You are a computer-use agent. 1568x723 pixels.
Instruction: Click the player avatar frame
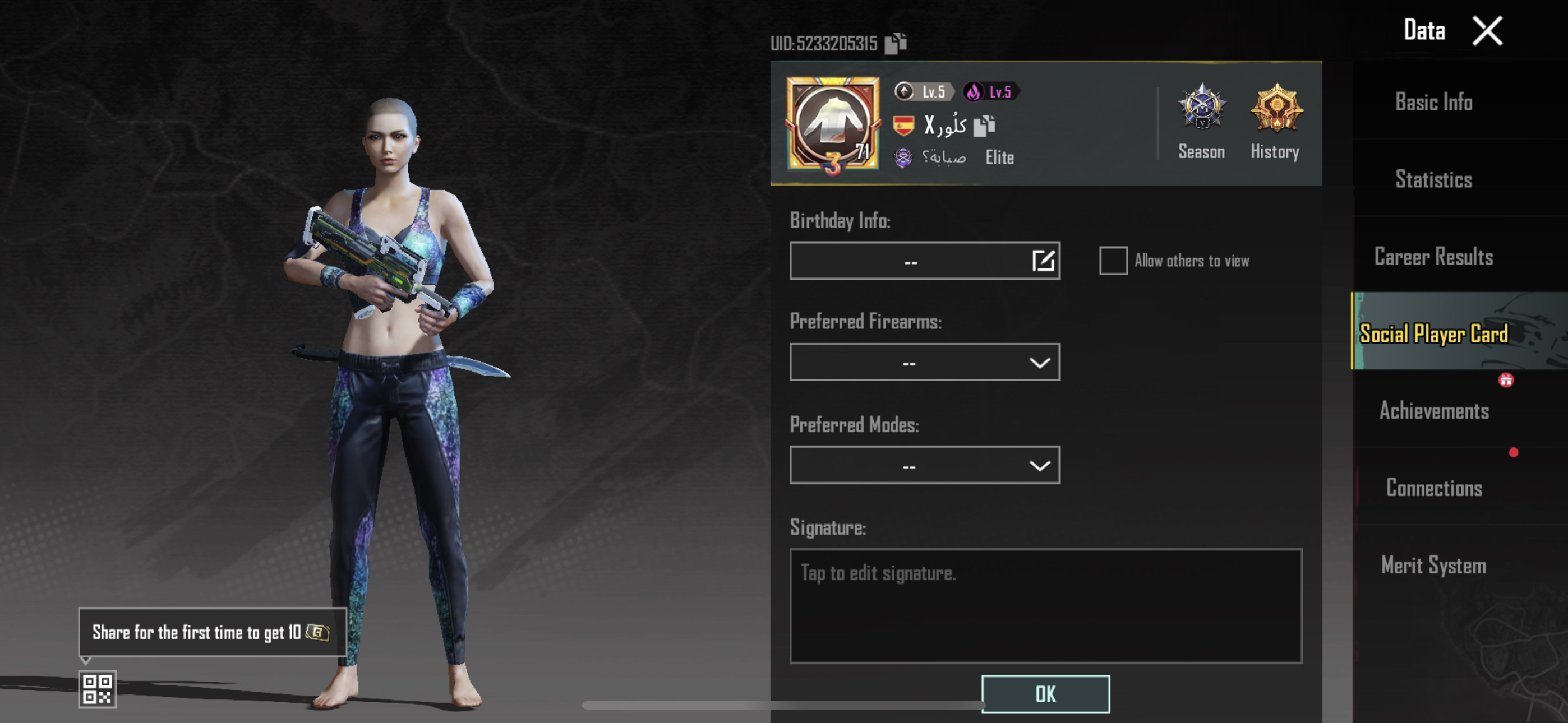click(x=832, y=124)
